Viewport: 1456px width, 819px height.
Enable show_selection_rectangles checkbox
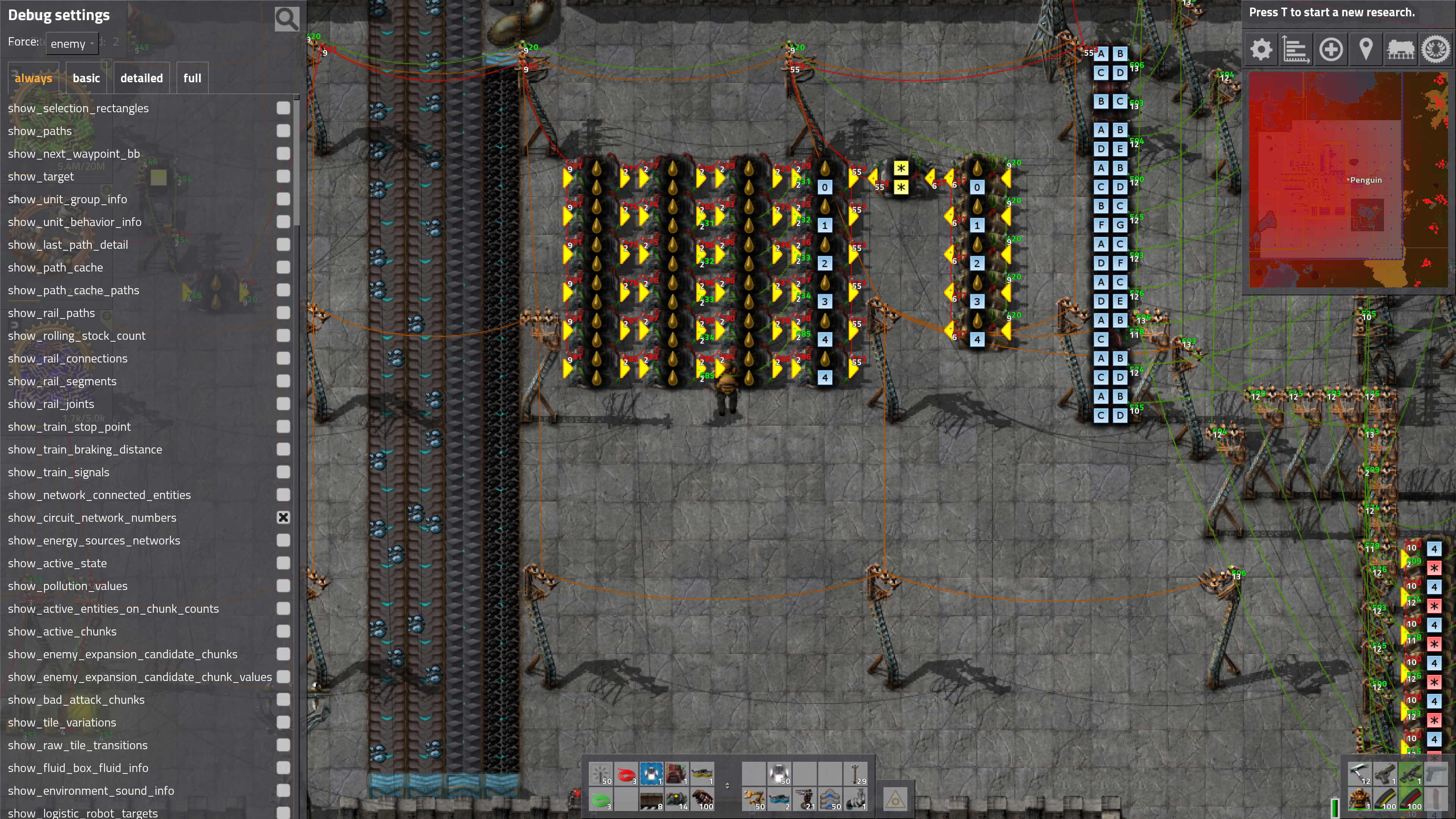click(283, 108)
